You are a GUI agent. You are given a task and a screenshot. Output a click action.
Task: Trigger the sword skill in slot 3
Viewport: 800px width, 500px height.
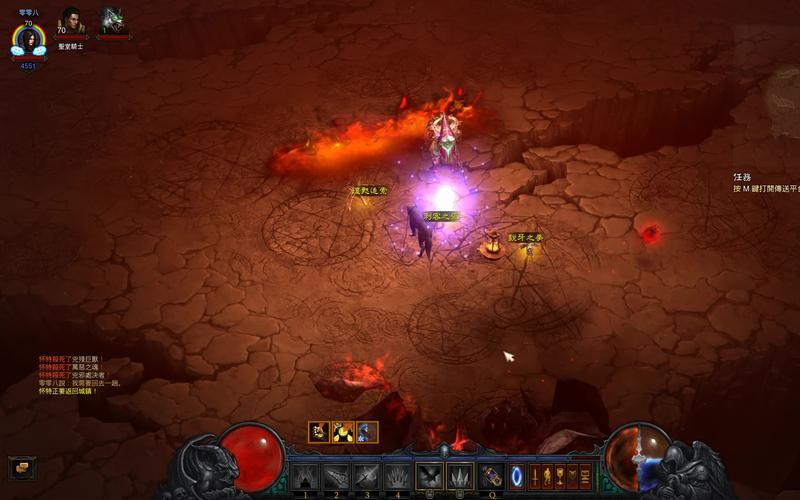367,476
